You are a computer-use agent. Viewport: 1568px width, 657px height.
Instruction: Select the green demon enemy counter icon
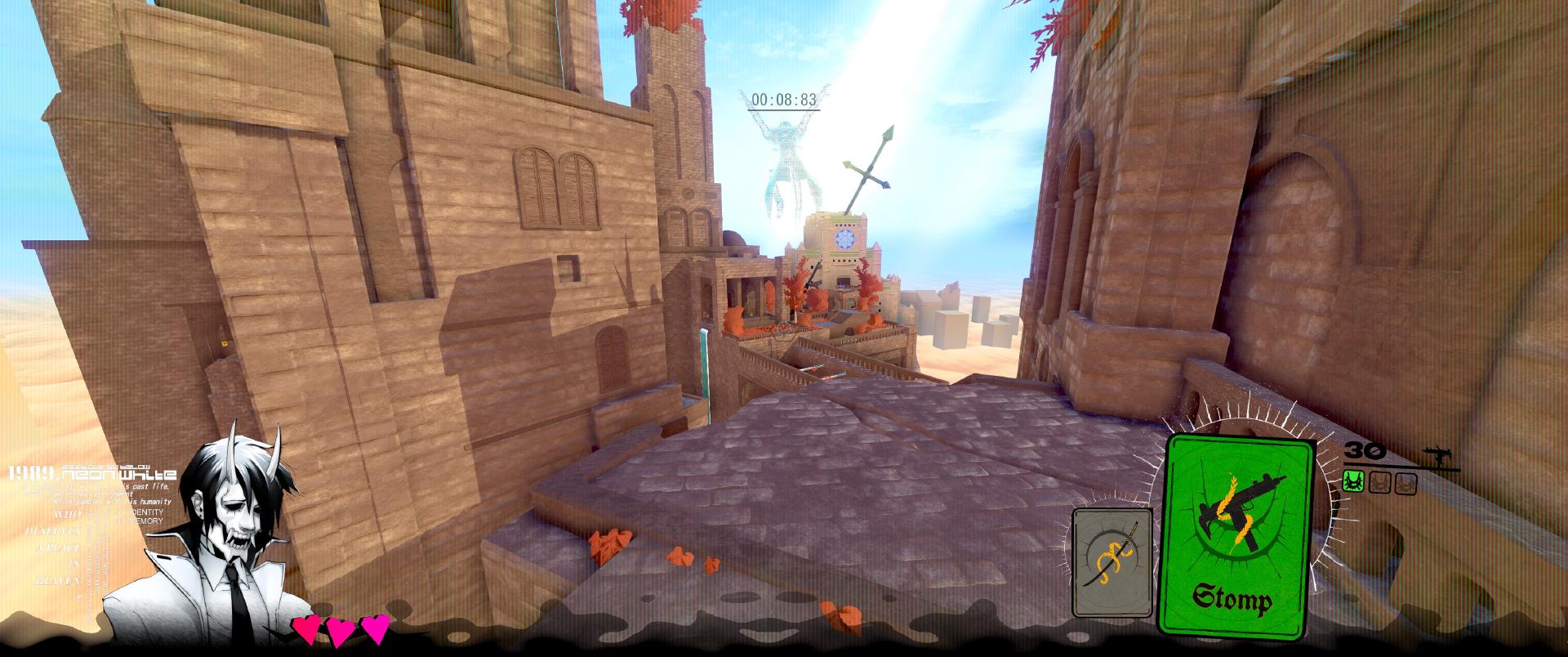click(1353, 482)
